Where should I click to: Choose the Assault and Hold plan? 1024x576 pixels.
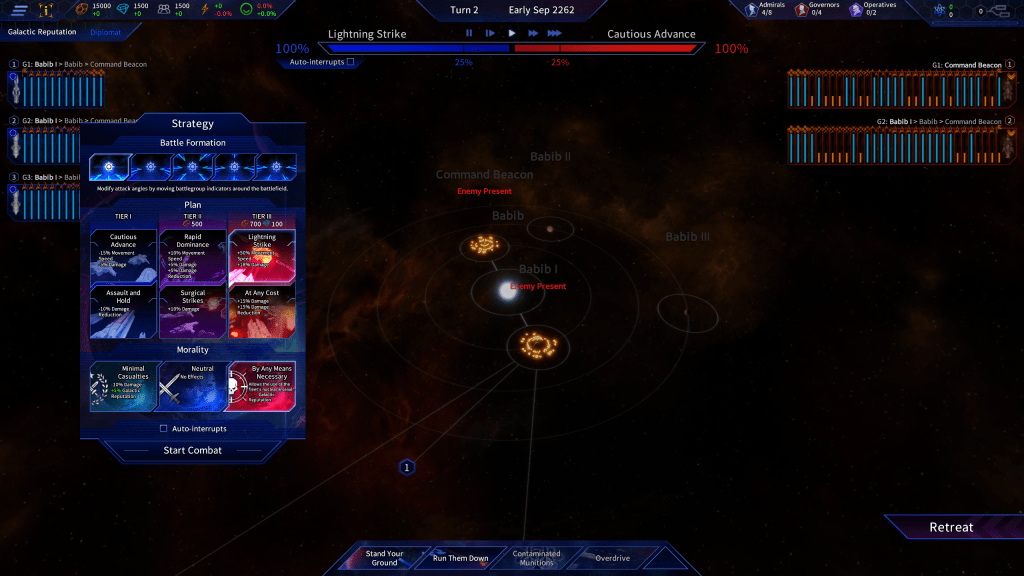coord(123,312)
